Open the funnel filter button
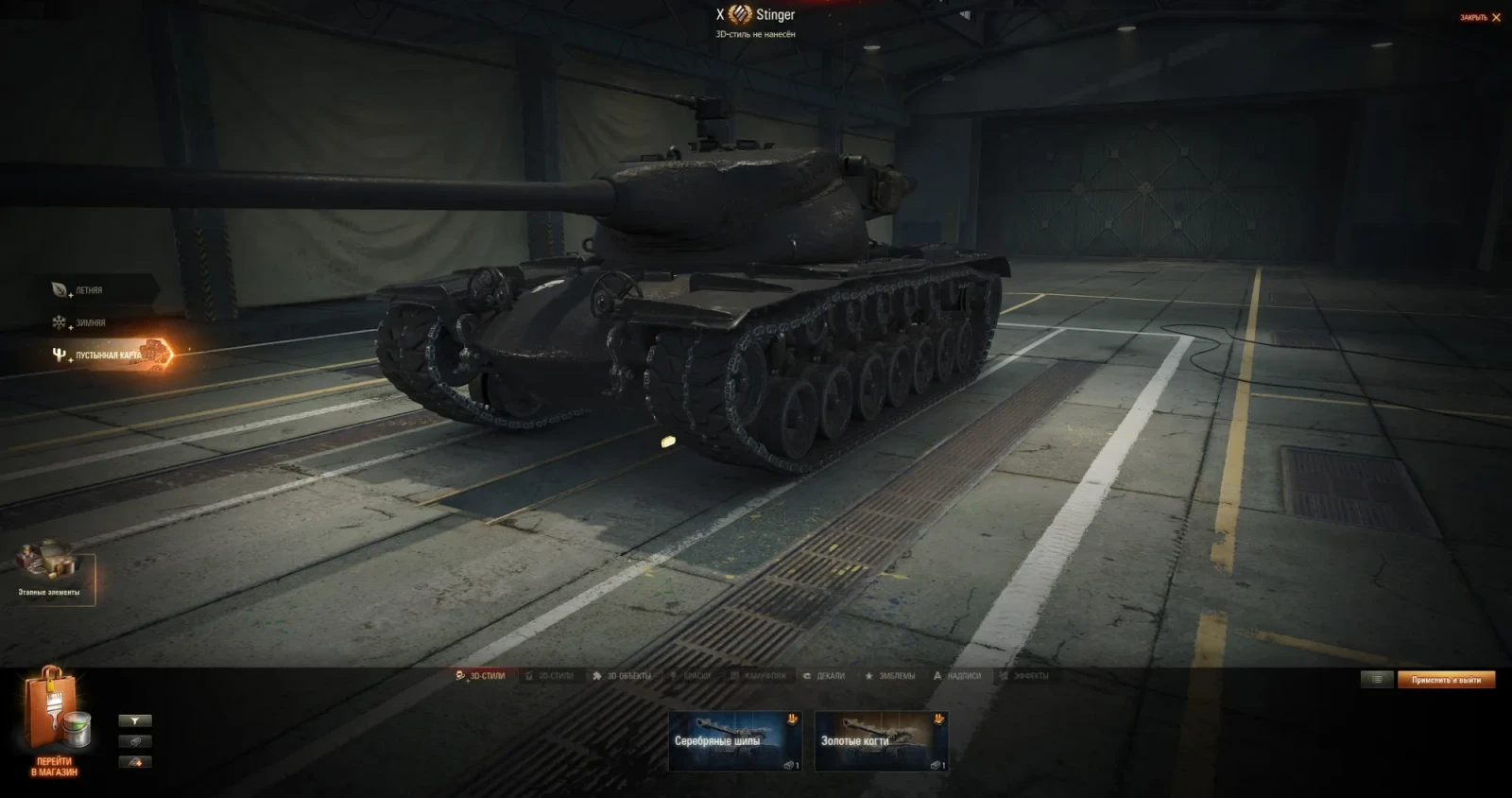 (x=135, y=720)
